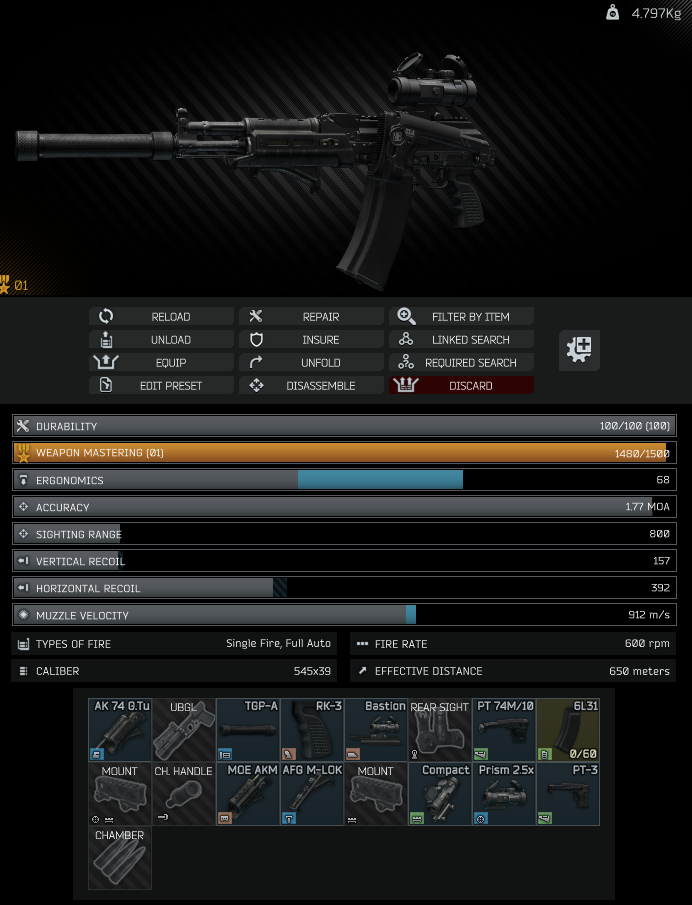Select the MOE AKM handguard slot
Screen dimensions: 692x905
(248, 794)
